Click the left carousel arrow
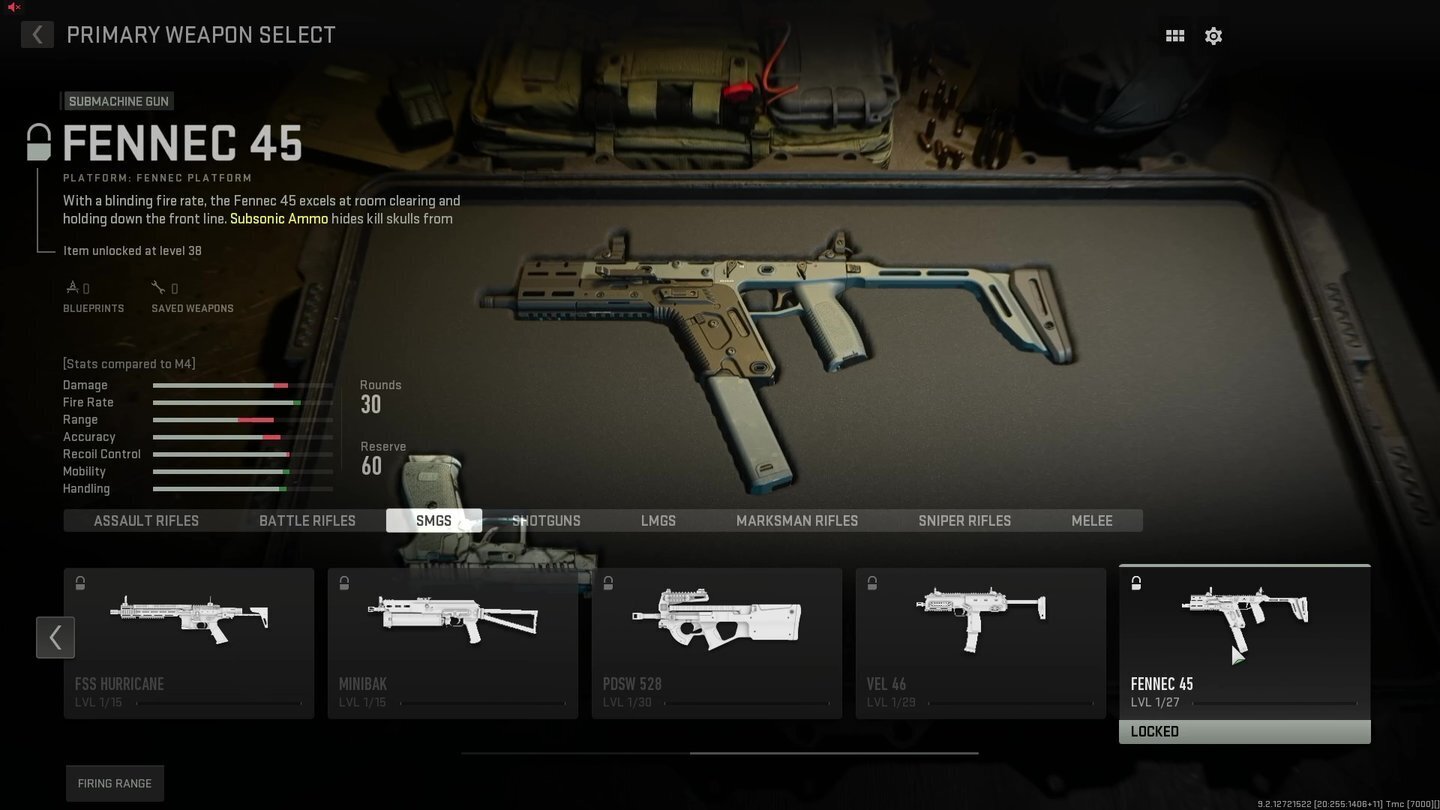This screenshot has height=810, width=1440. pos(55,637)
